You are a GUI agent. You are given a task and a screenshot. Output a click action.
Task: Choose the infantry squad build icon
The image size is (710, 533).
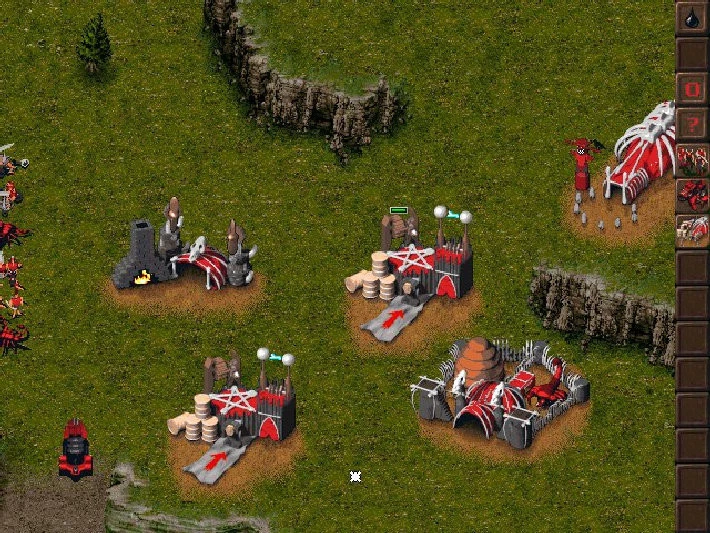692,159
